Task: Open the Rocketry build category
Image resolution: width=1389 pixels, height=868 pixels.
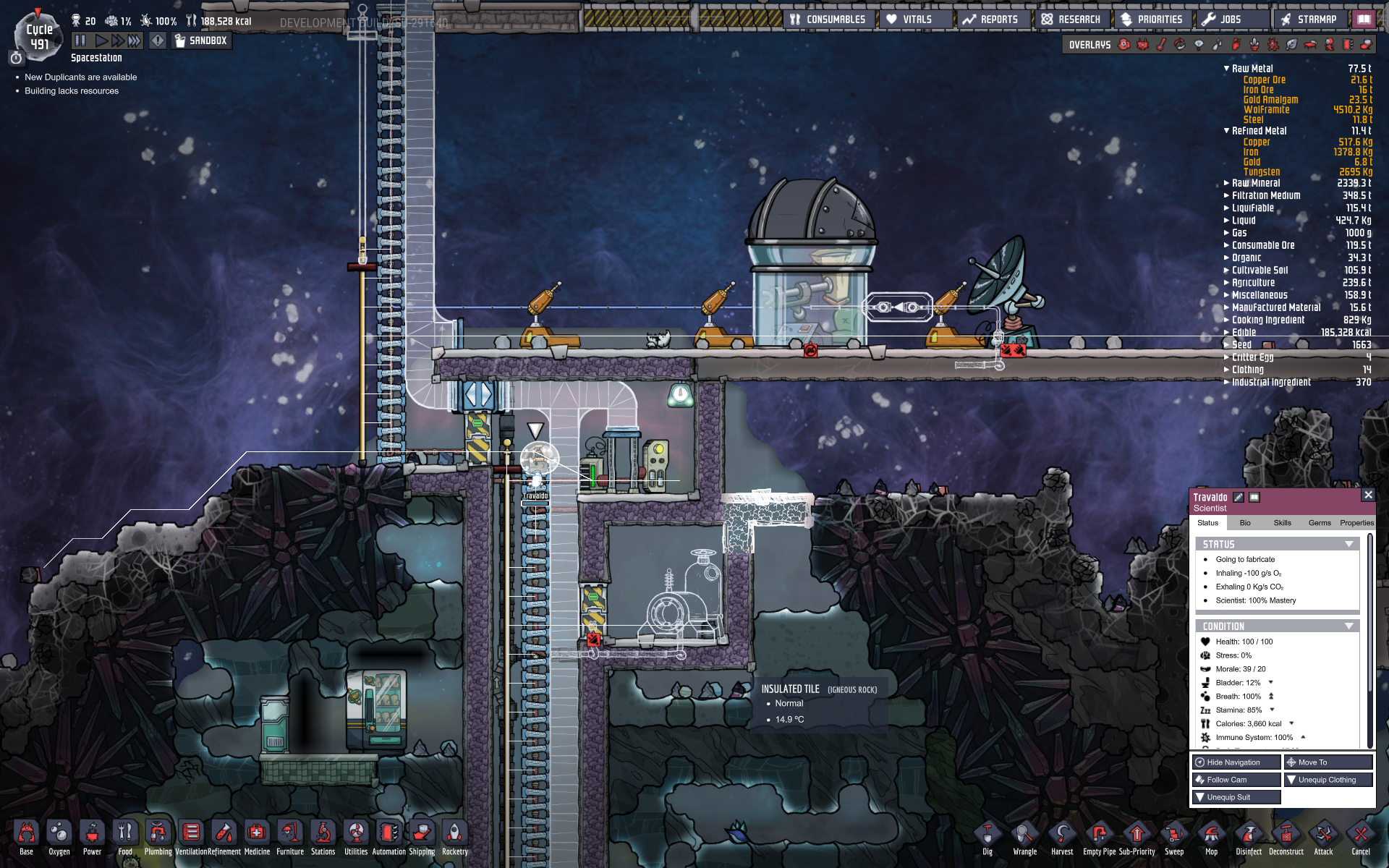Action: click(x=454, y=837)
